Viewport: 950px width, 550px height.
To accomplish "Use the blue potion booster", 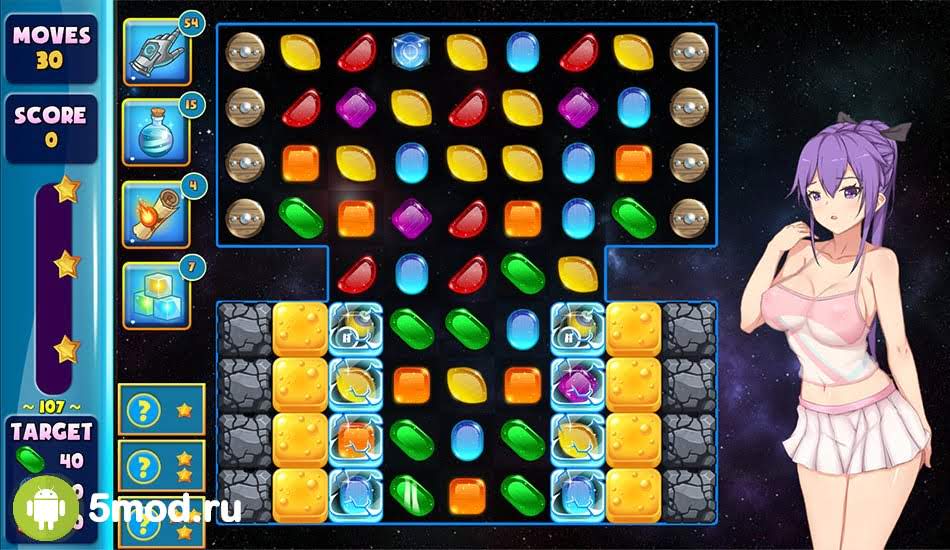I will (x=156, y=132).
